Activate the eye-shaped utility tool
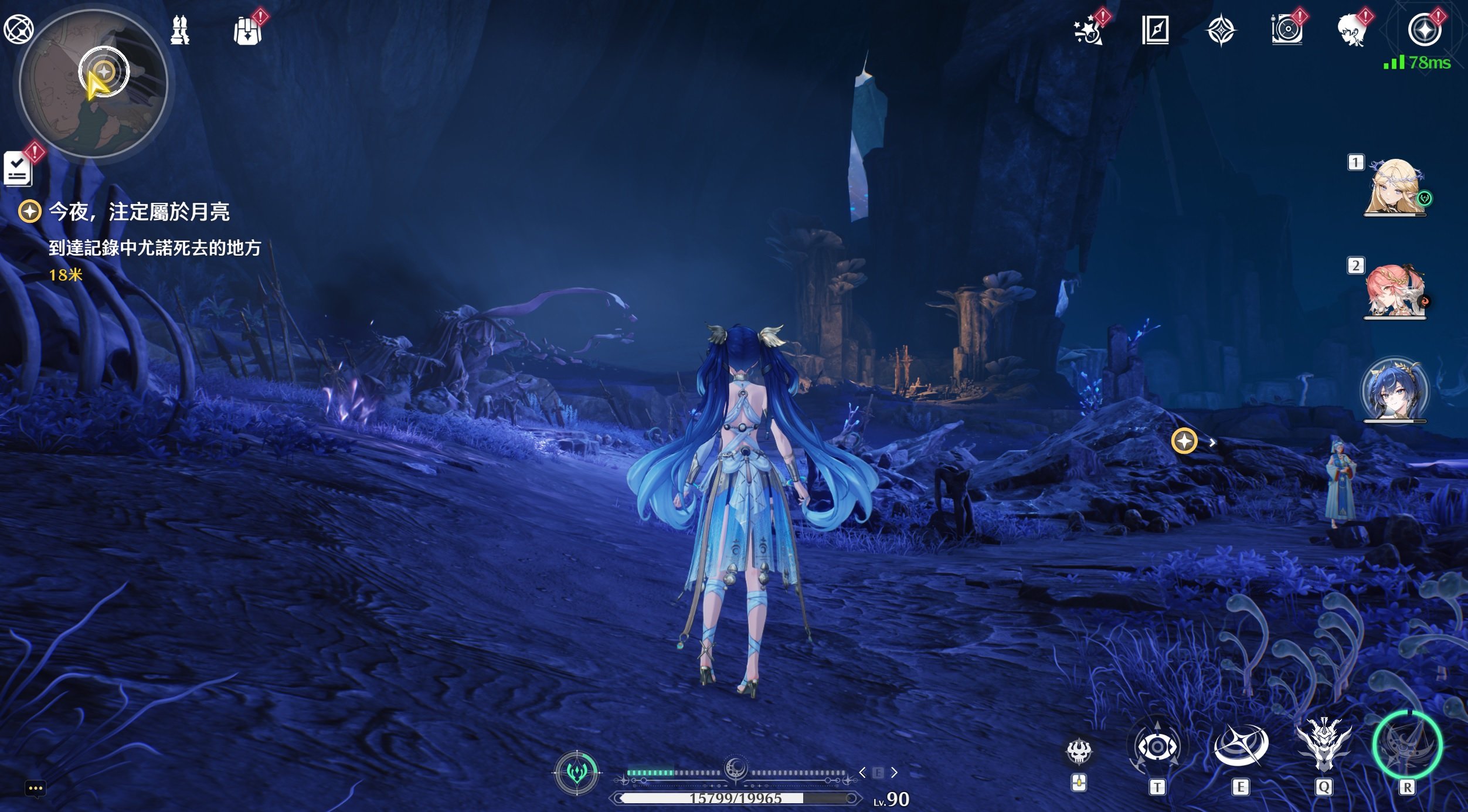This screenshot has width=1468, height=812. point(1157,747)
